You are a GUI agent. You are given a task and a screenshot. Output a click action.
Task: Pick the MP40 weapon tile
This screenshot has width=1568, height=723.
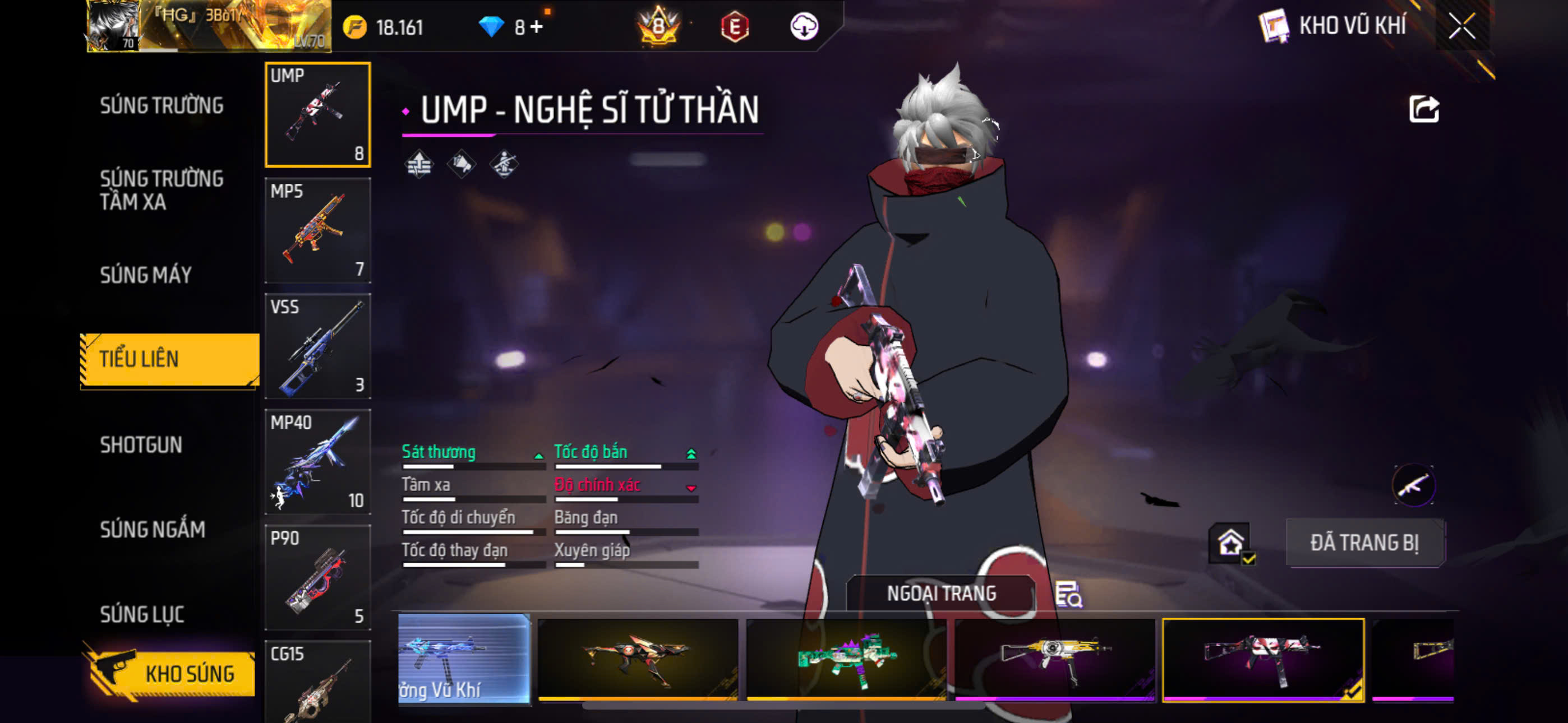[318, 461]
